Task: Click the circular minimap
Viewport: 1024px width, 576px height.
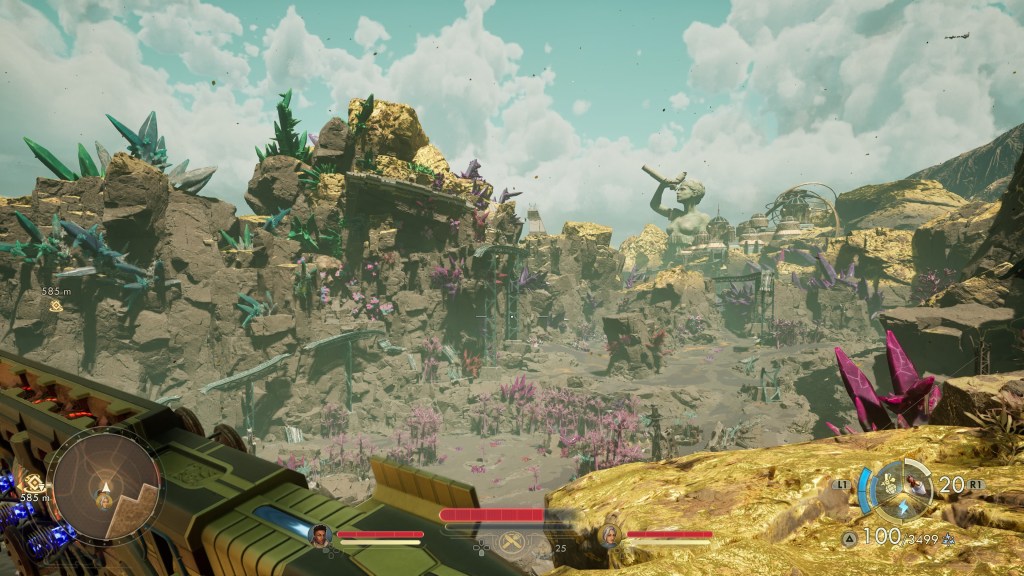Action: pyautogui.click(x=104, y=486)
